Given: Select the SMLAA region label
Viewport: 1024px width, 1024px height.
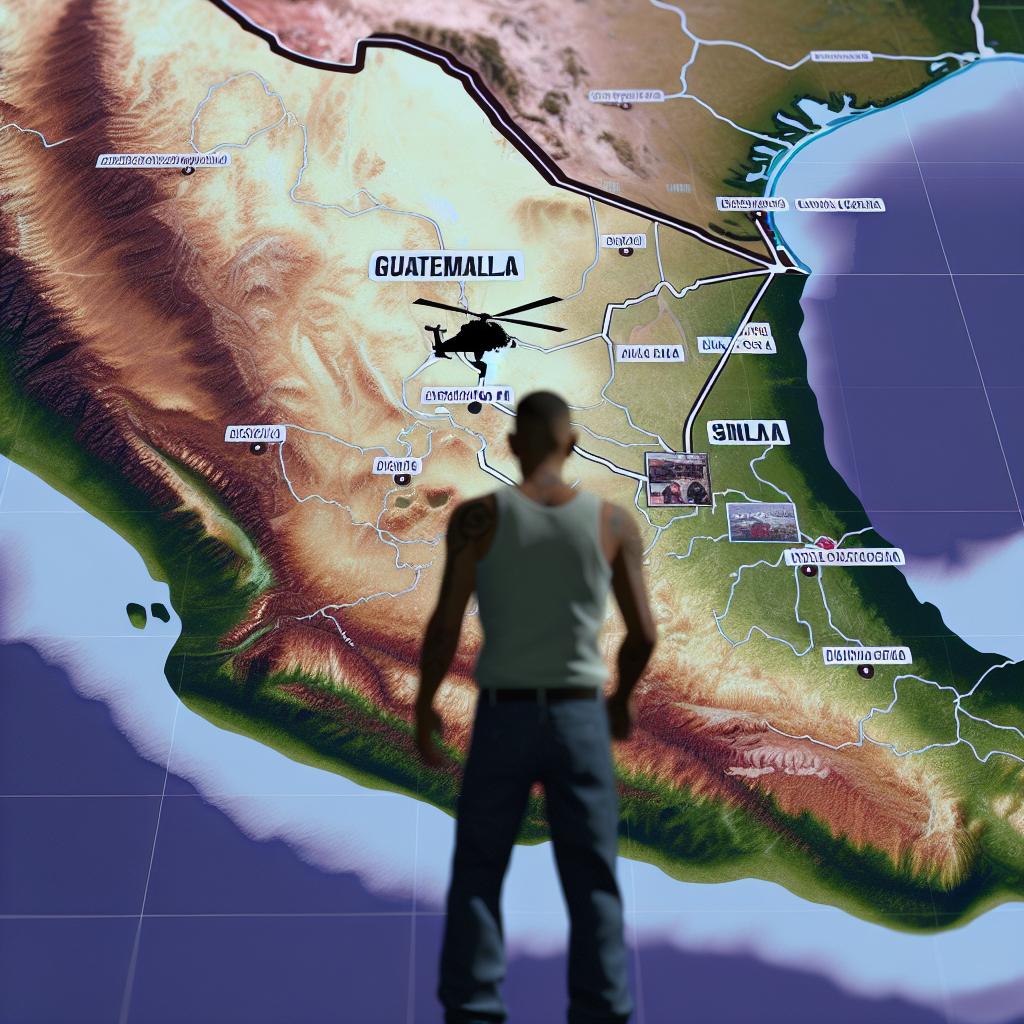Looking at the screenshot, I should click(748, 432).
